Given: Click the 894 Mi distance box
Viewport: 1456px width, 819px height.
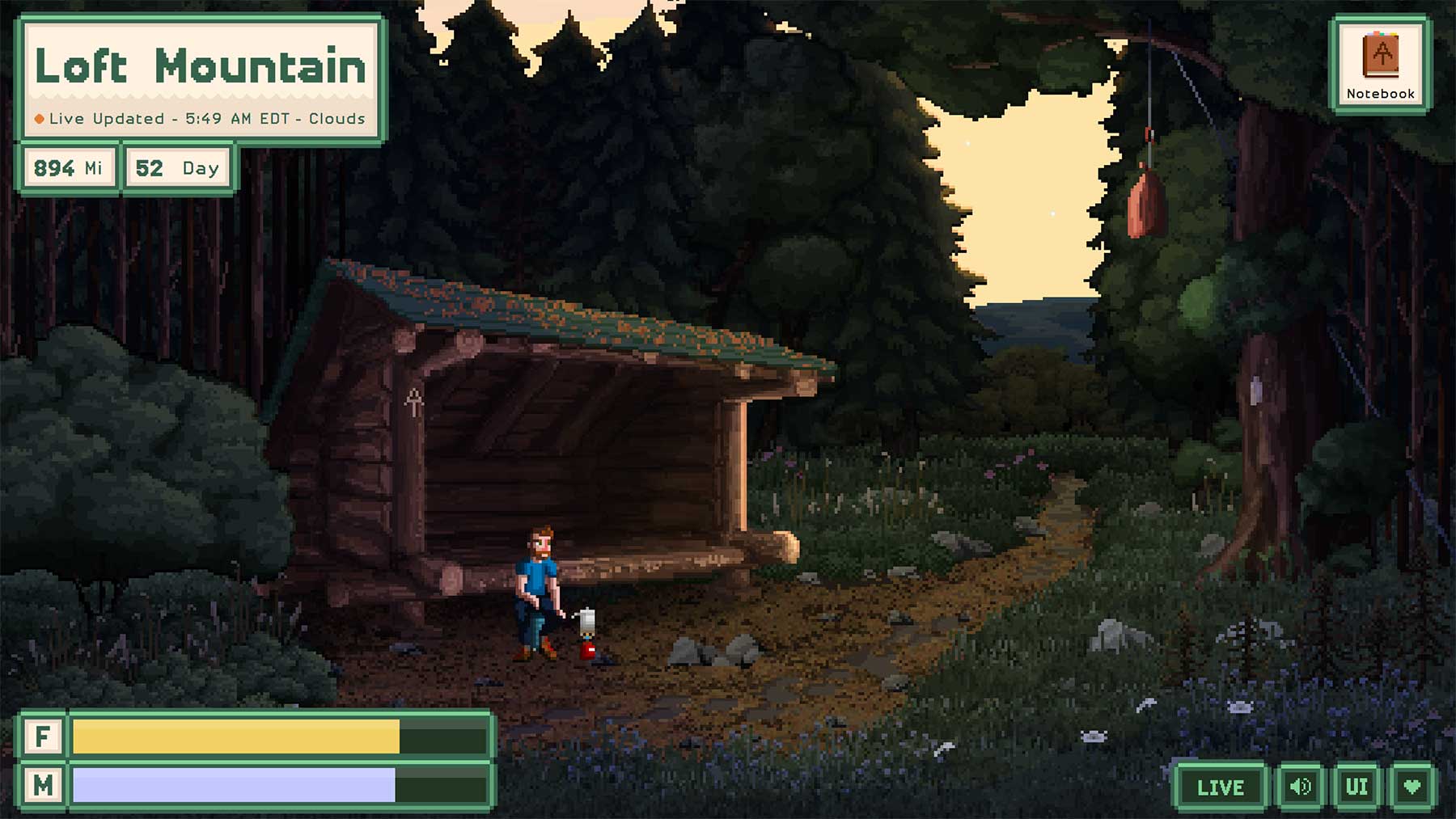Looking at the screenshot, I should [x=69, y=168].
